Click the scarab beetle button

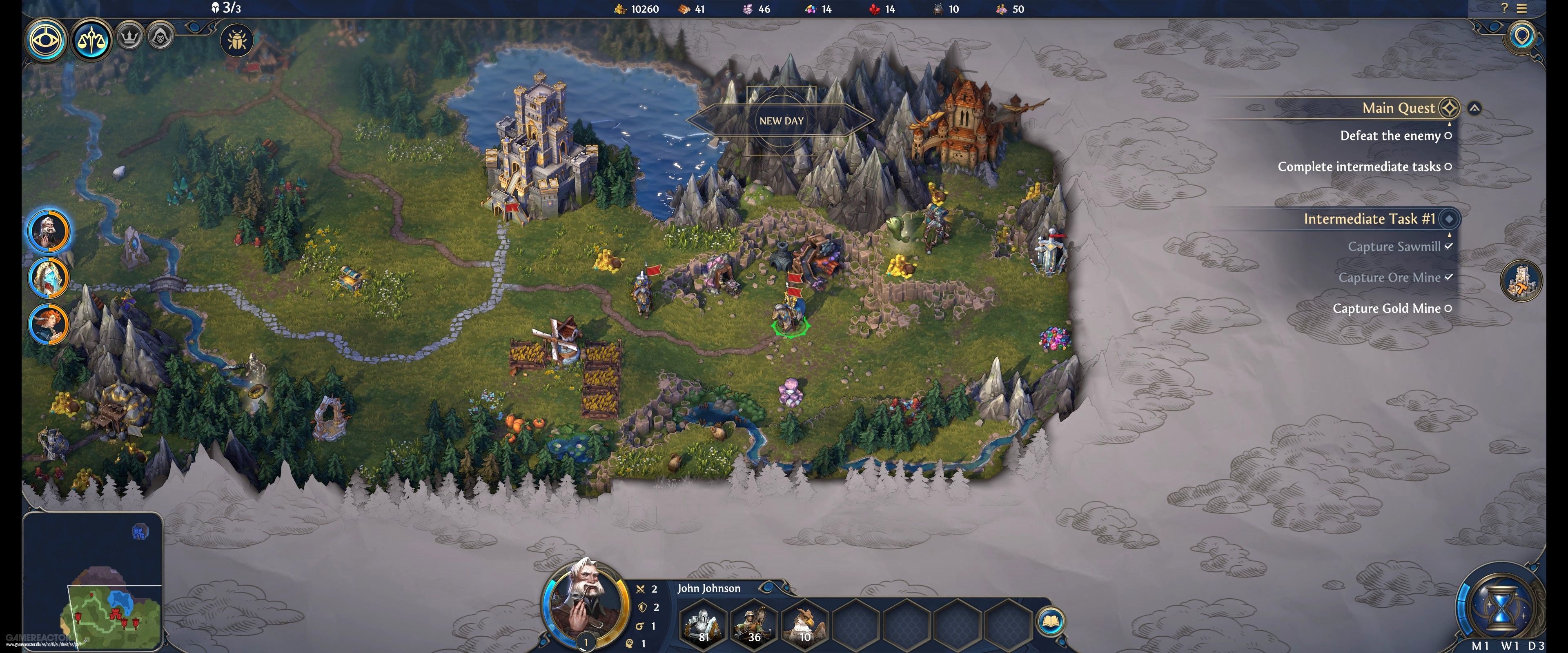point(236,41)
